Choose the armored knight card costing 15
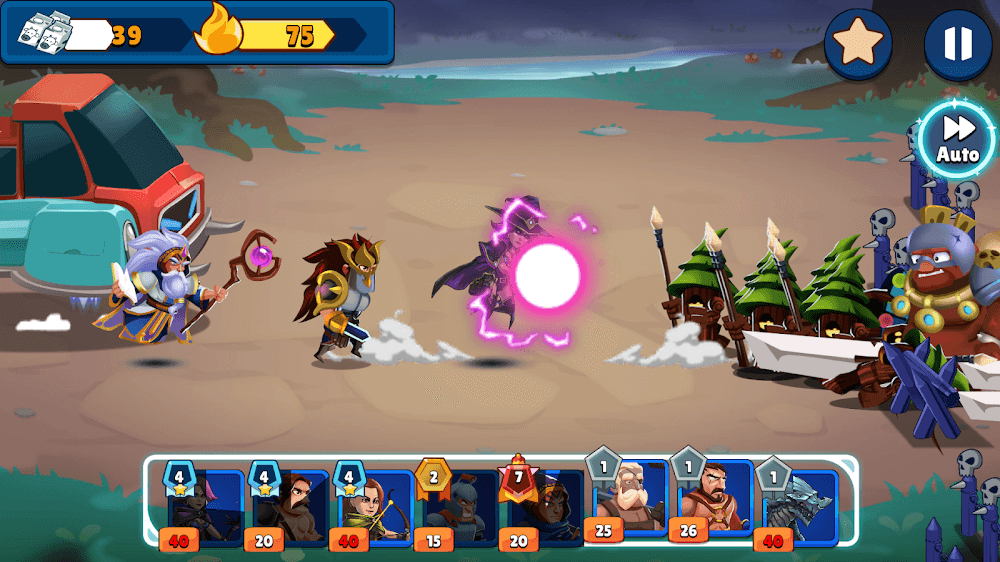This screenshot has width=1000, height=562. (x=457, y=506)
